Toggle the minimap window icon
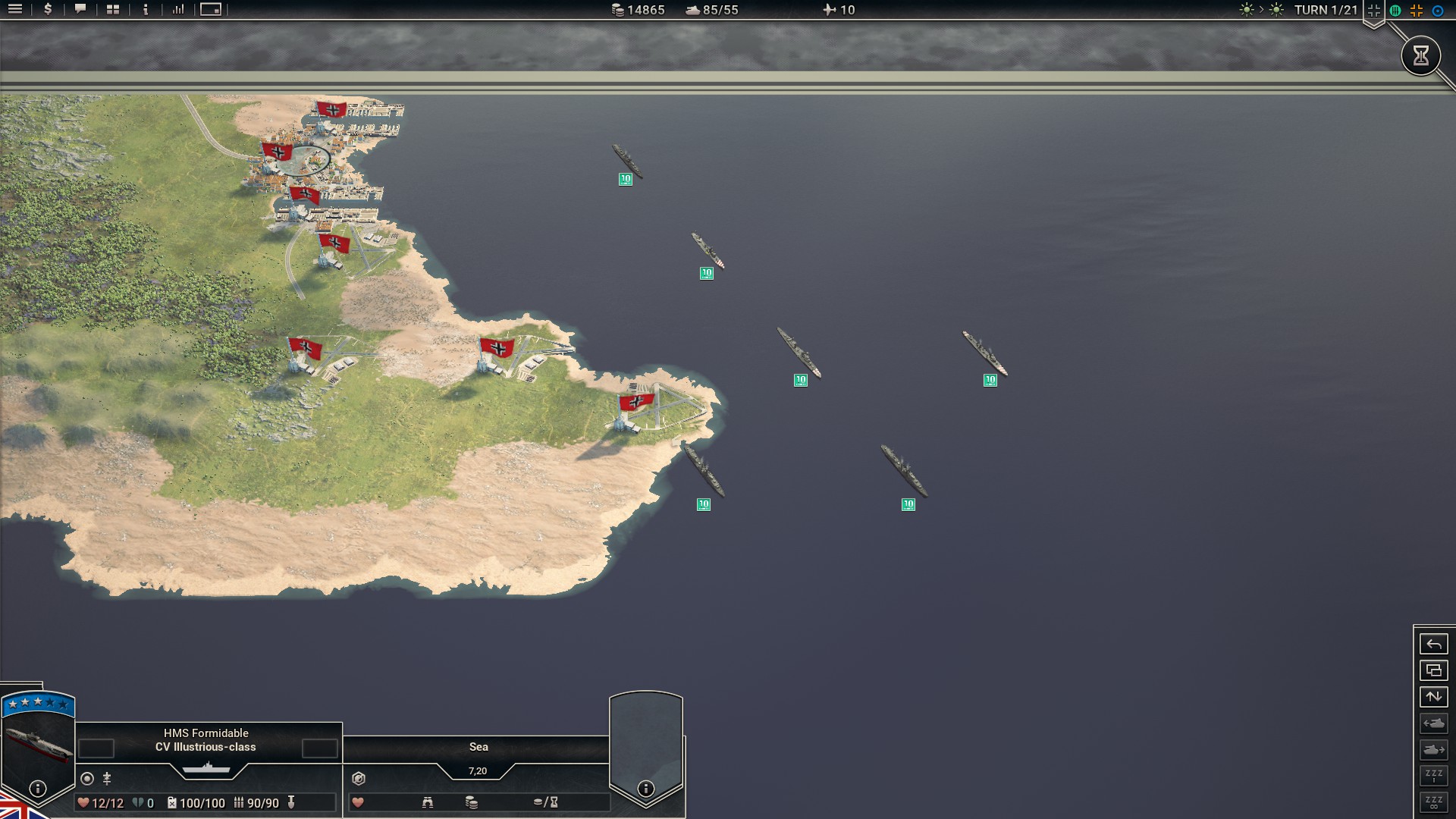Screen dimensions: 1456x819 click(x=211, y=10)
